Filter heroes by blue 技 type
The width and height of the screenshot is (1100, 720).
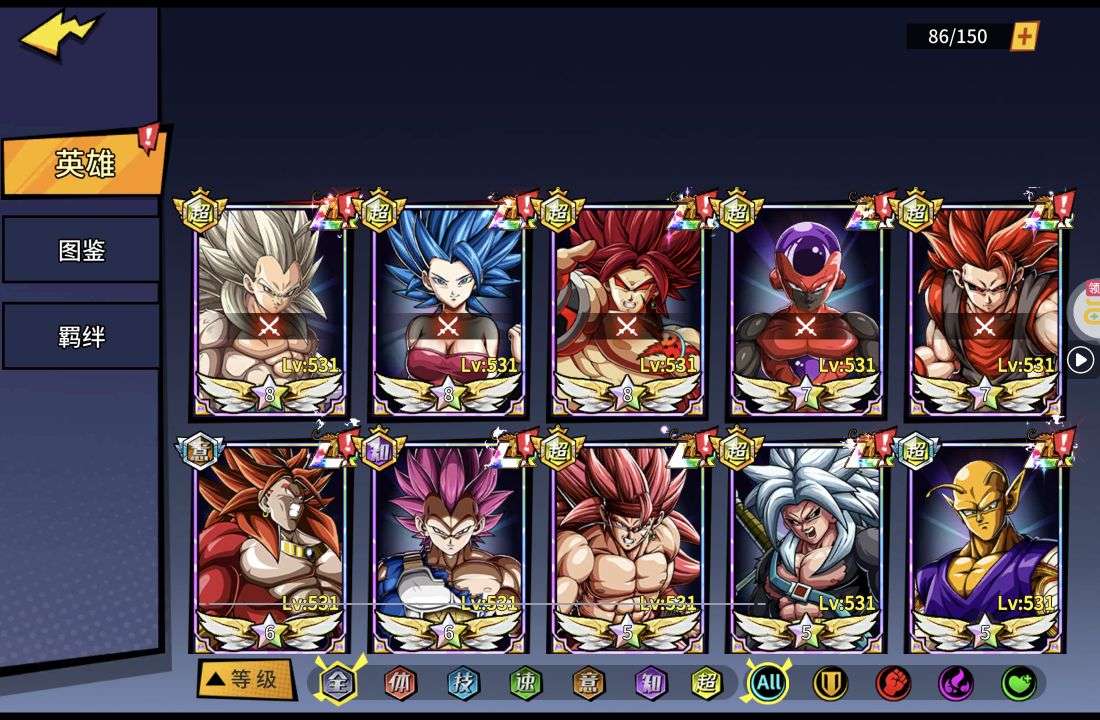(x=463, y=683)
